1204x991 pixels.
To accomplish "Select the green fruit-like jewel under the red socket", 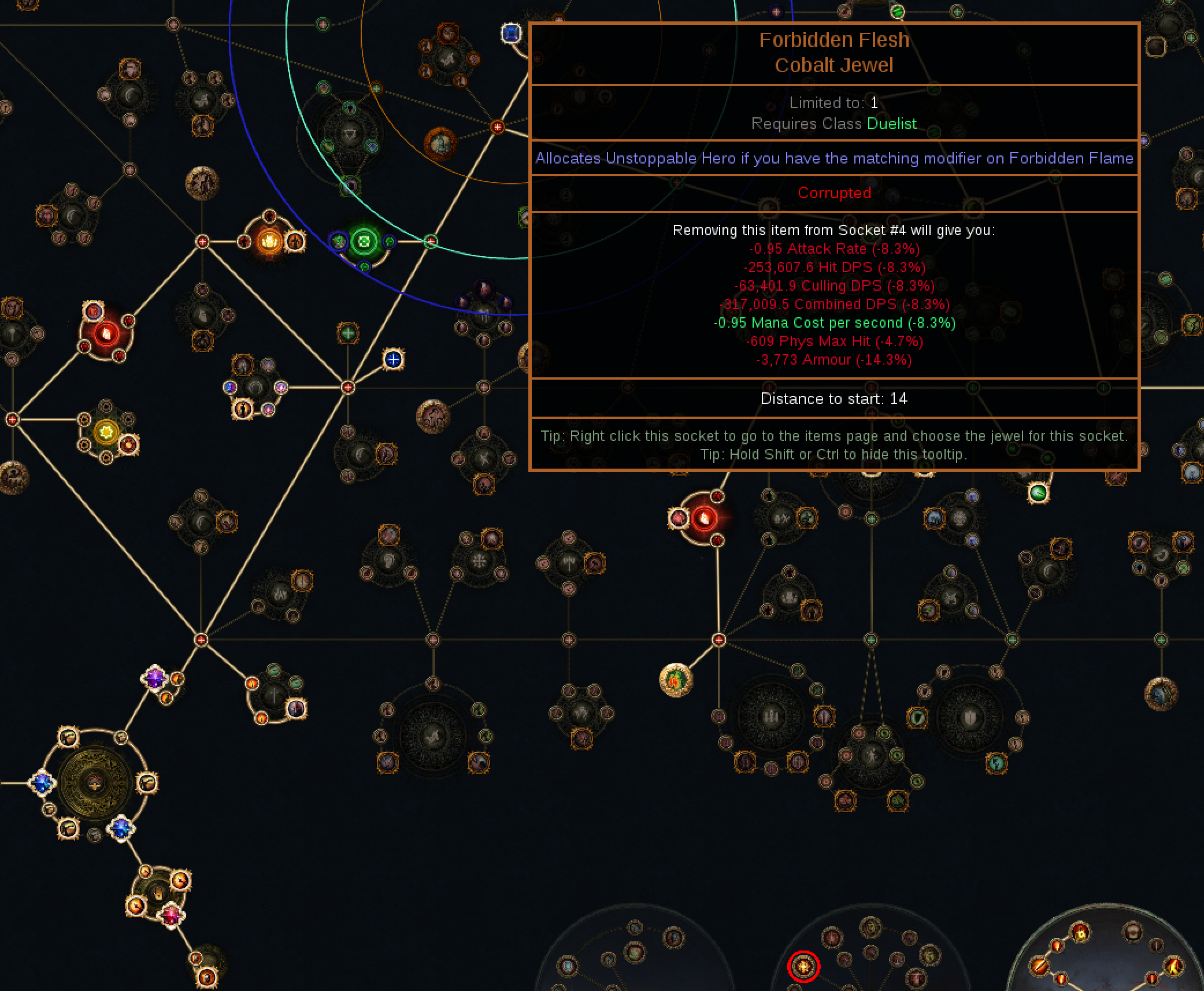I will 675,680.
